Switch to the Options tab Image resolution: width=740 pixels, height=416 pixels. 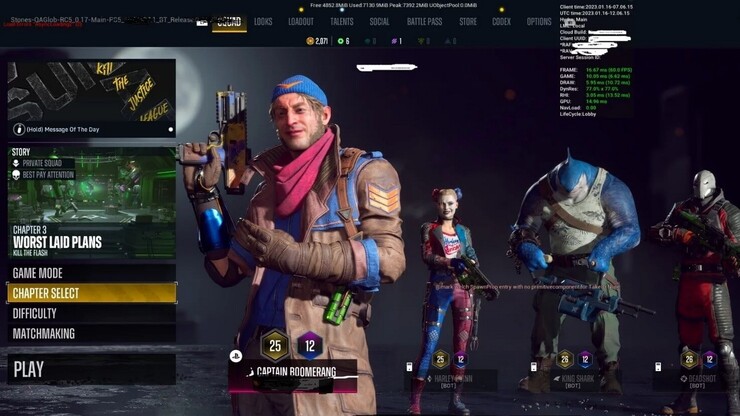pyautogui.click(x=539, y=21)
